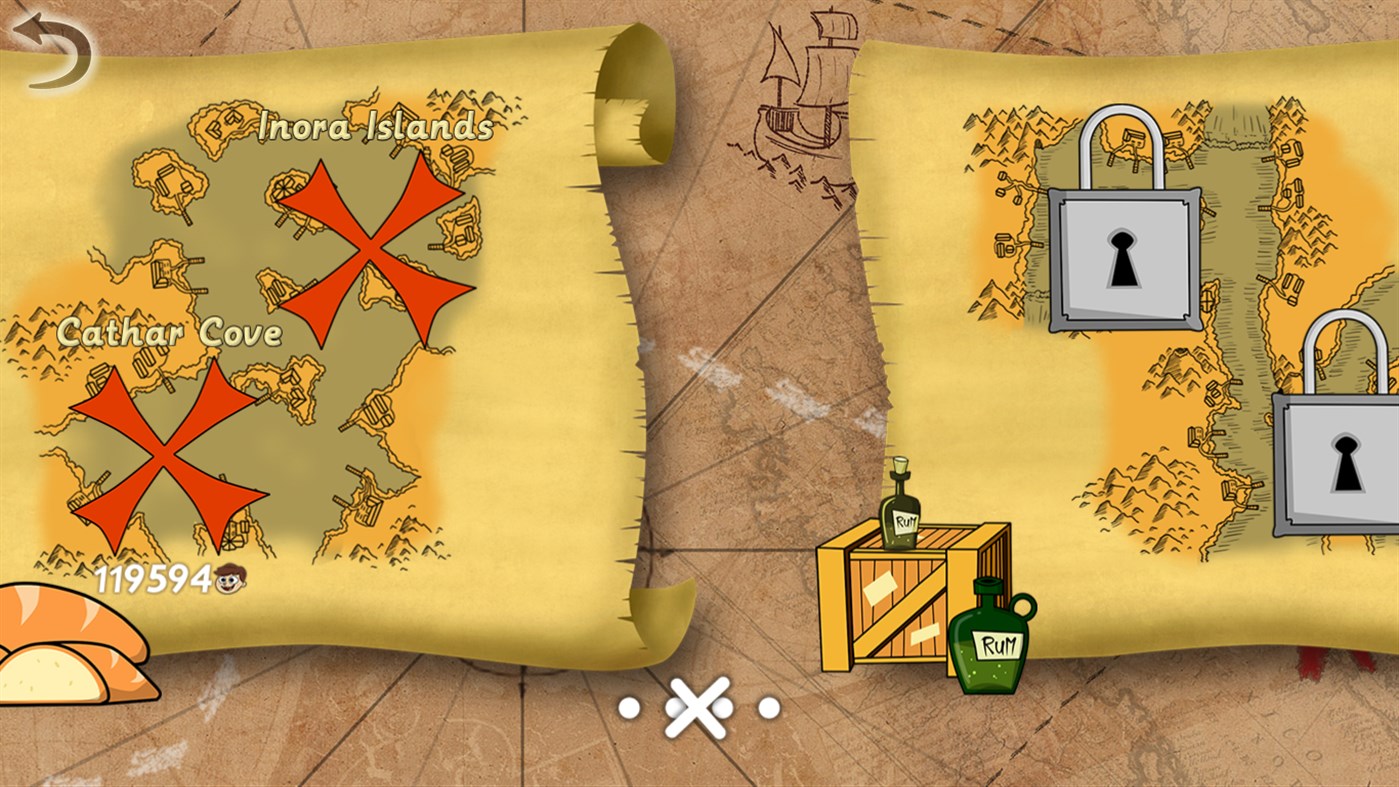Click the white X page indicator
This screenshot has width=1399, height=787.
(698, 708)
